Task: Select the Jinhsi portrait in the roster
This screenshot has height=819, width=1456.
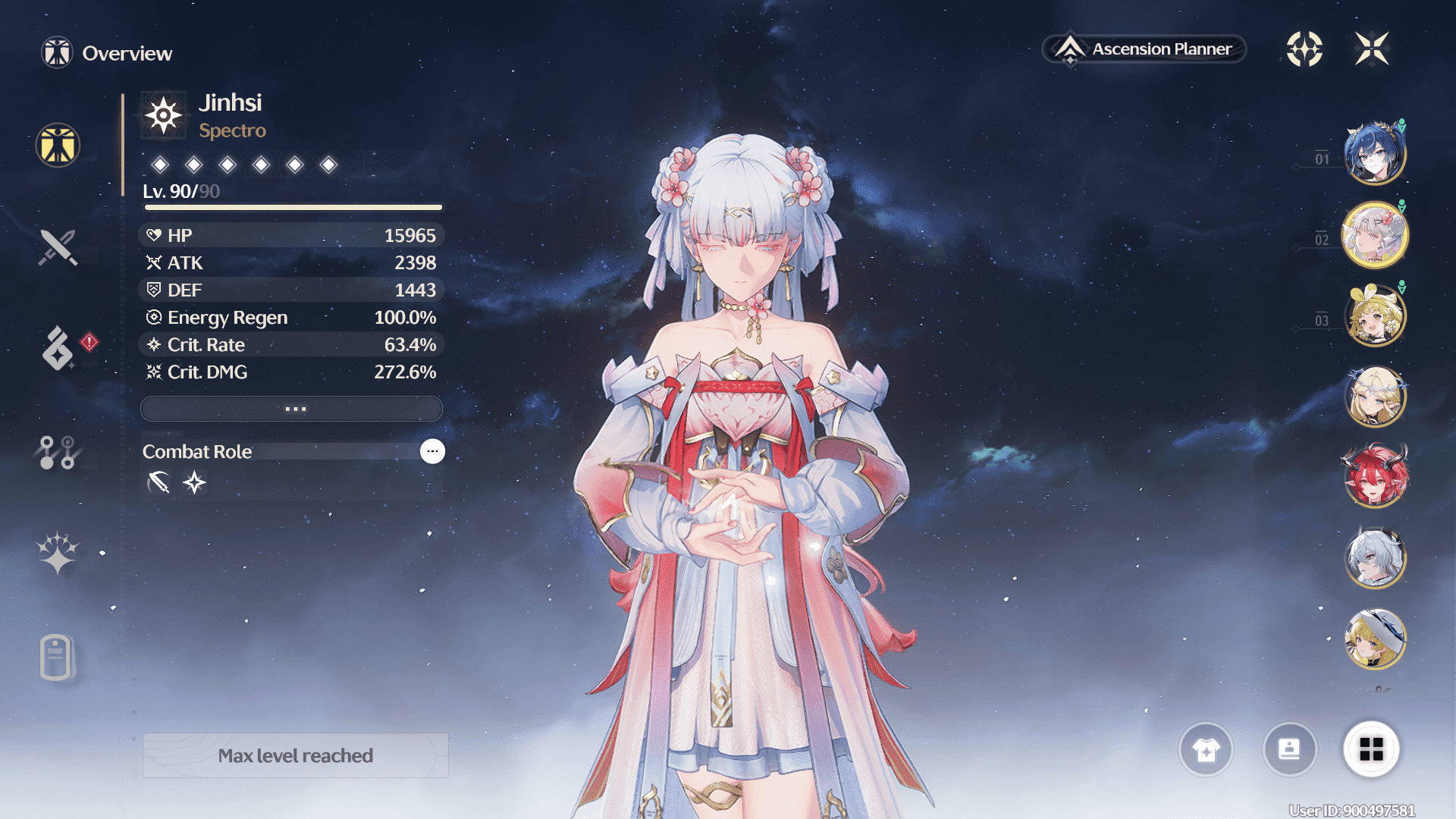Action: 1375,235
